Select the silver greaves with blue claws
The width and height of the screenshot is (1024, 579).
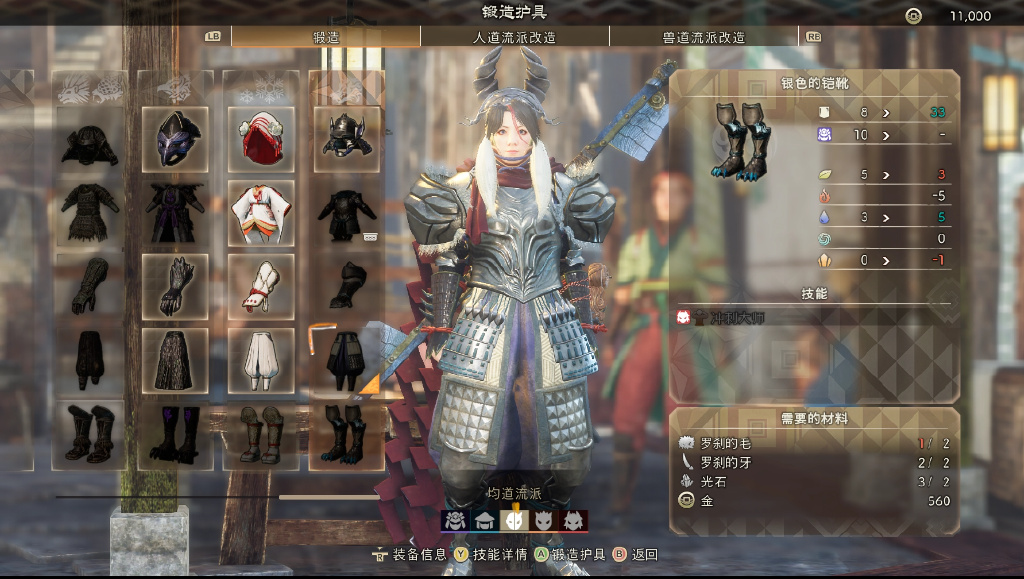pyautogui.click(x=347, y=432)
